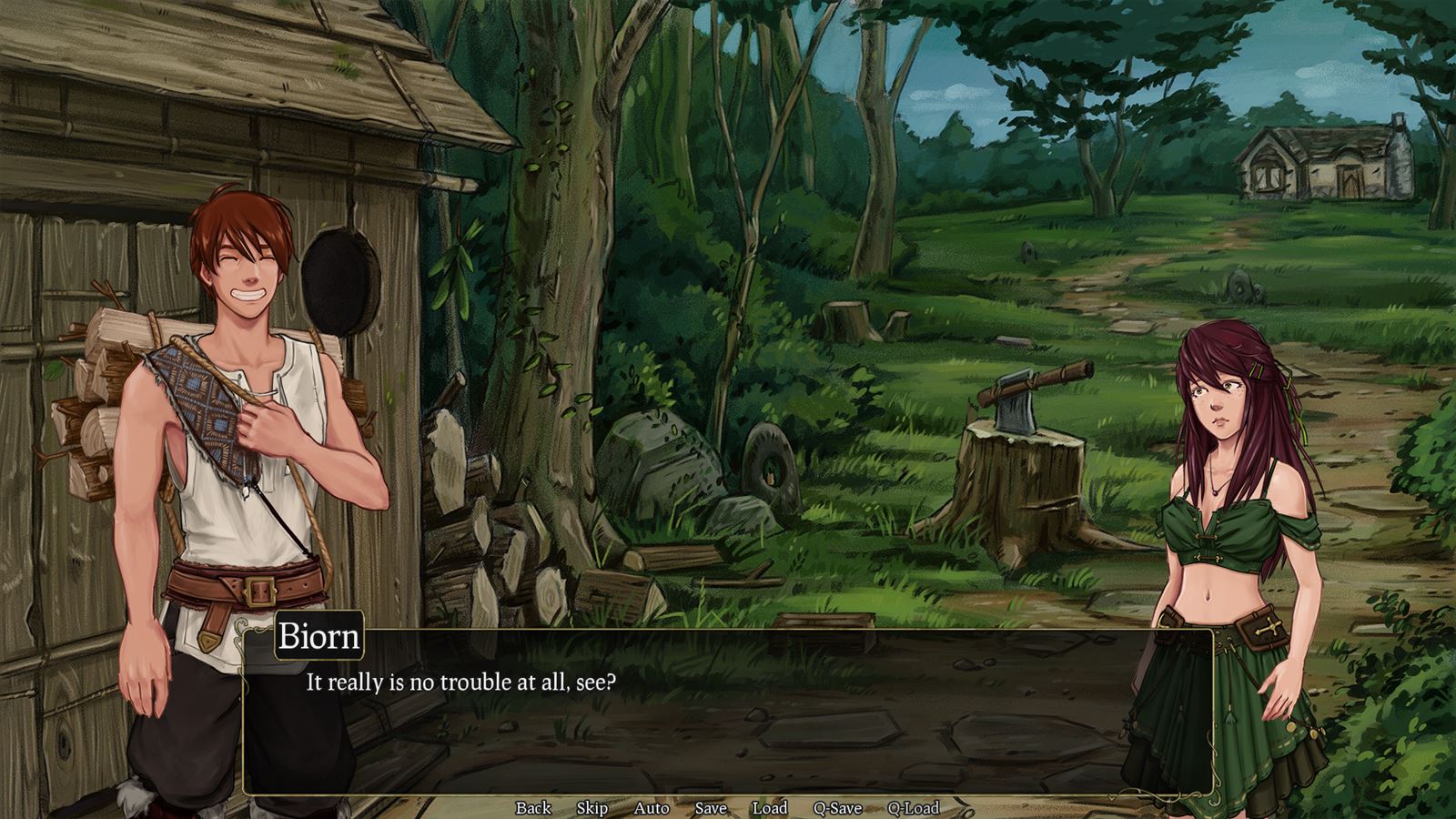This screenshot has width=1456, height=819.
Task: Turn on Auto advance mode
Action: point(652,807)
